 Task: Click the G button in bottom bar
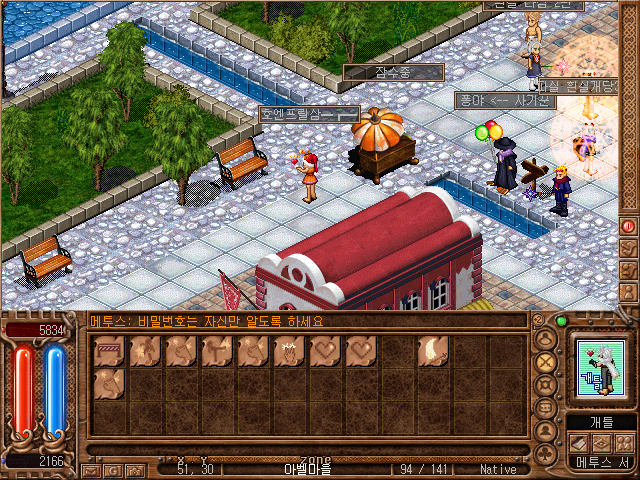click(111, 470)
